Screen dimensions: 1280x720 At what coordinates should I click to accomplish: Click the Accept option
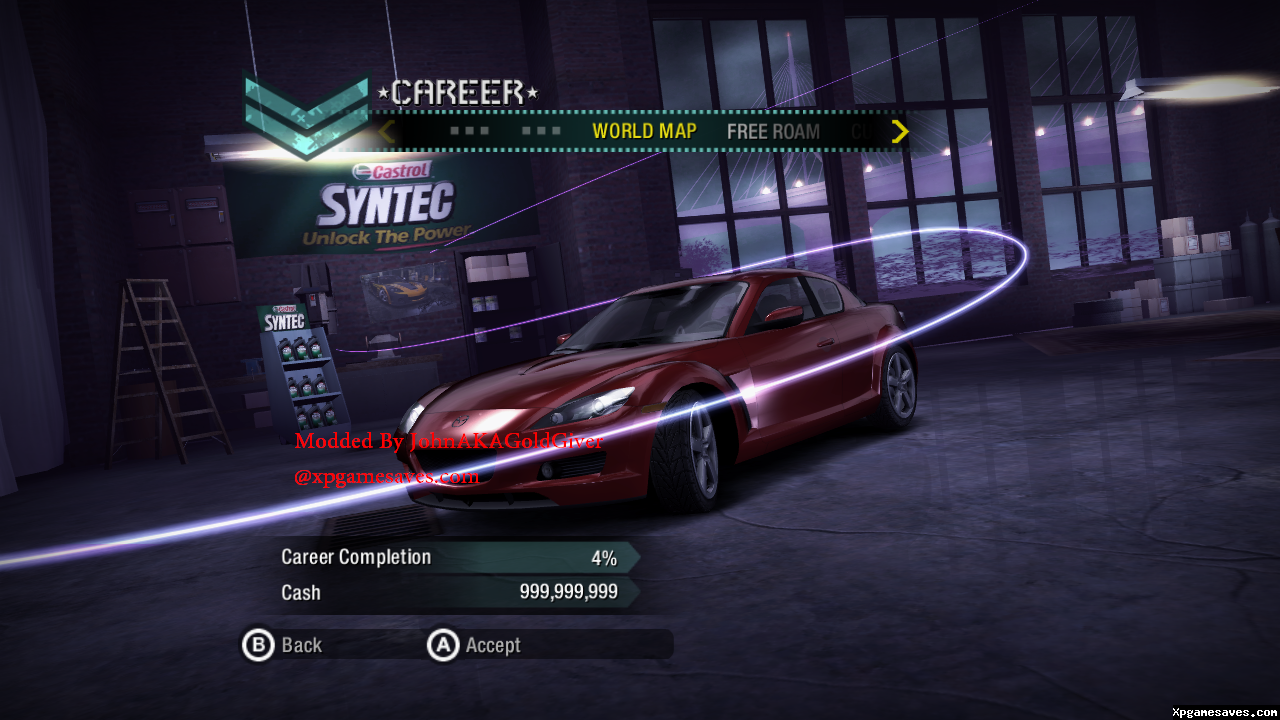pos(475,645)
